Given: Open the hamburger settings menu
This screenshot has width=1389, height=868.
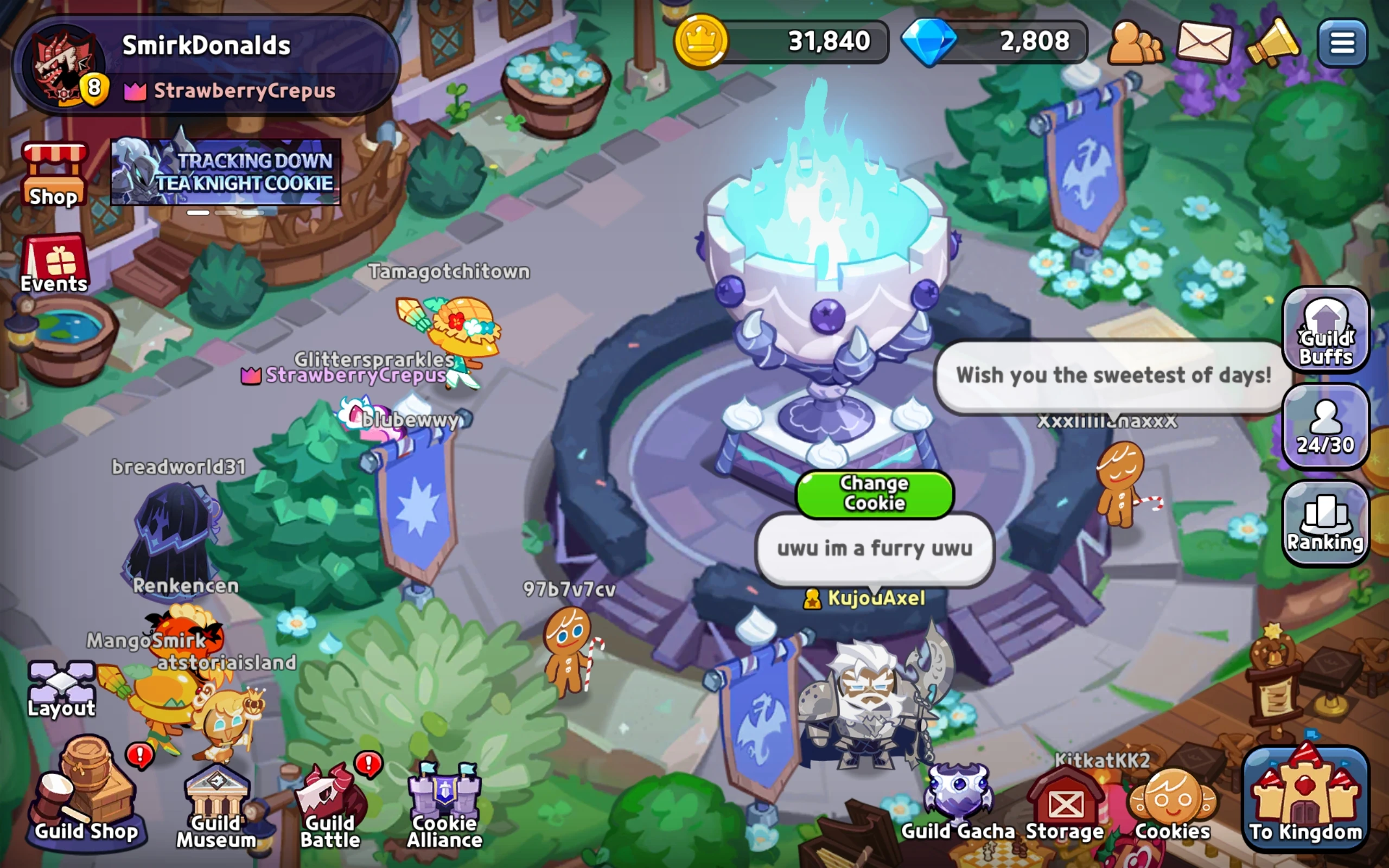Looking at the screenshot, I should coord(1342,41).
